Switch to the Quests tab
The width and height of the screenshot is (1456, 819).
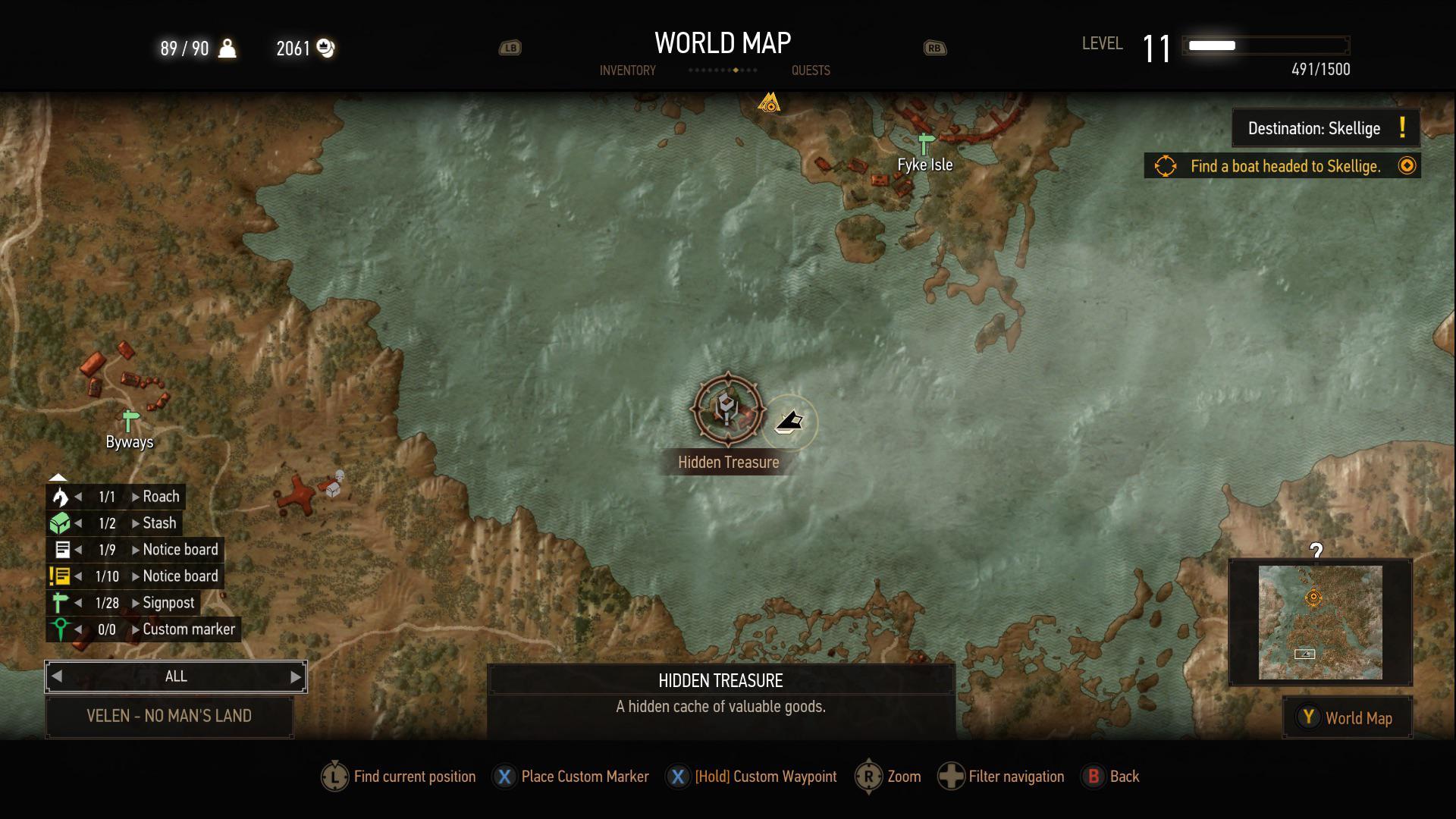(811, 71)
